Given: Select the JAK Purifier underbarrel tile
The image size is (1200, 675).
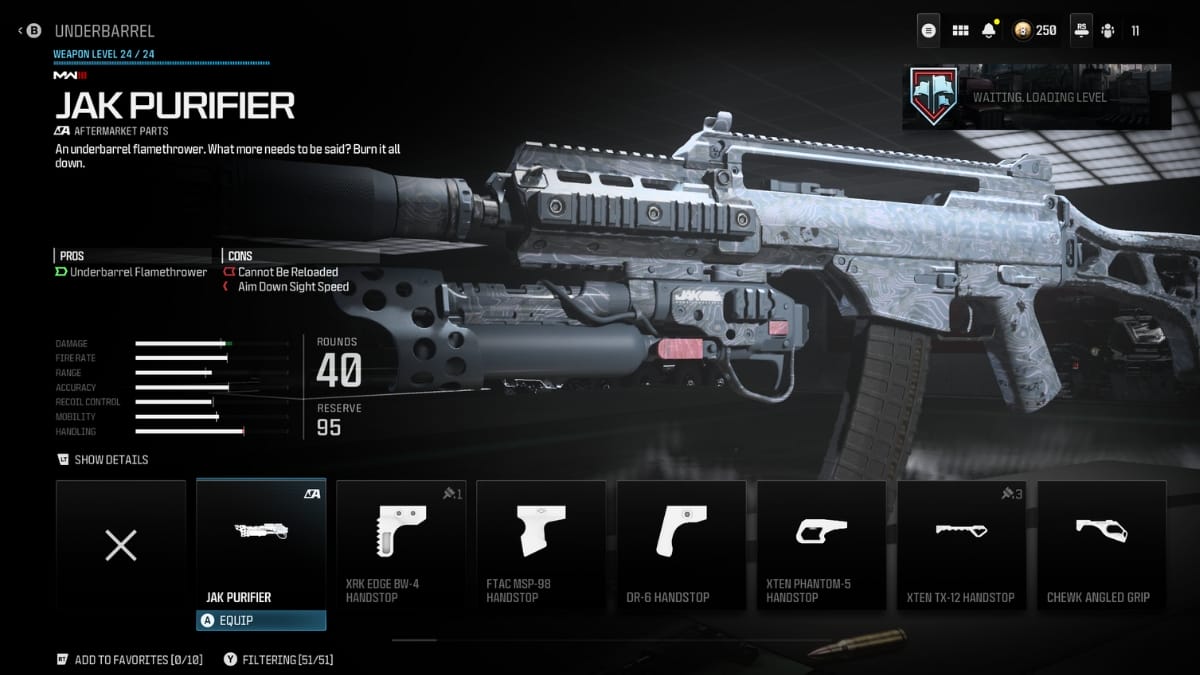Looking at the screenshot, I should (261, 544).
